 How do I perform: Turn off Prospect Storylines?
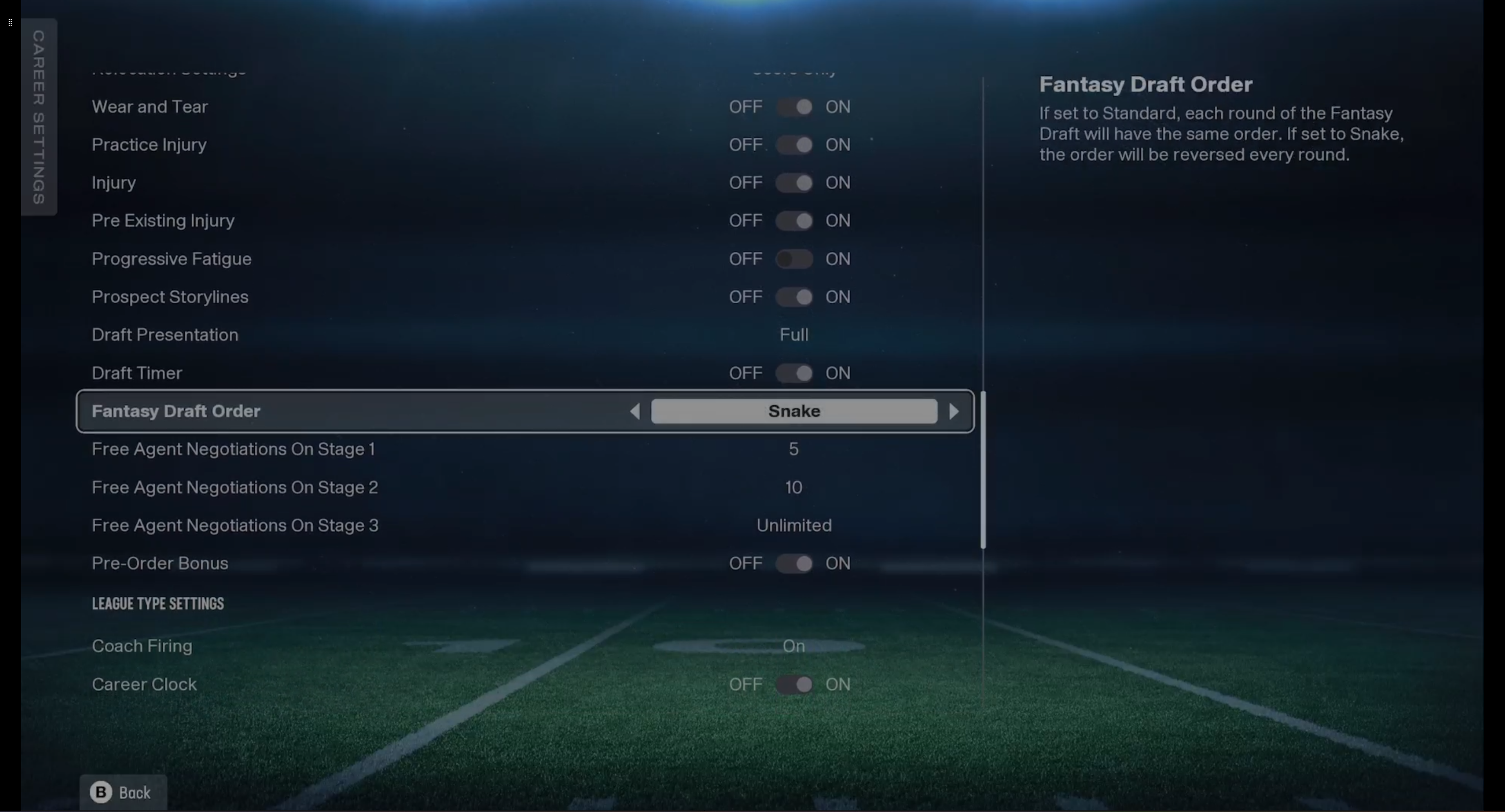click(795, 297)
